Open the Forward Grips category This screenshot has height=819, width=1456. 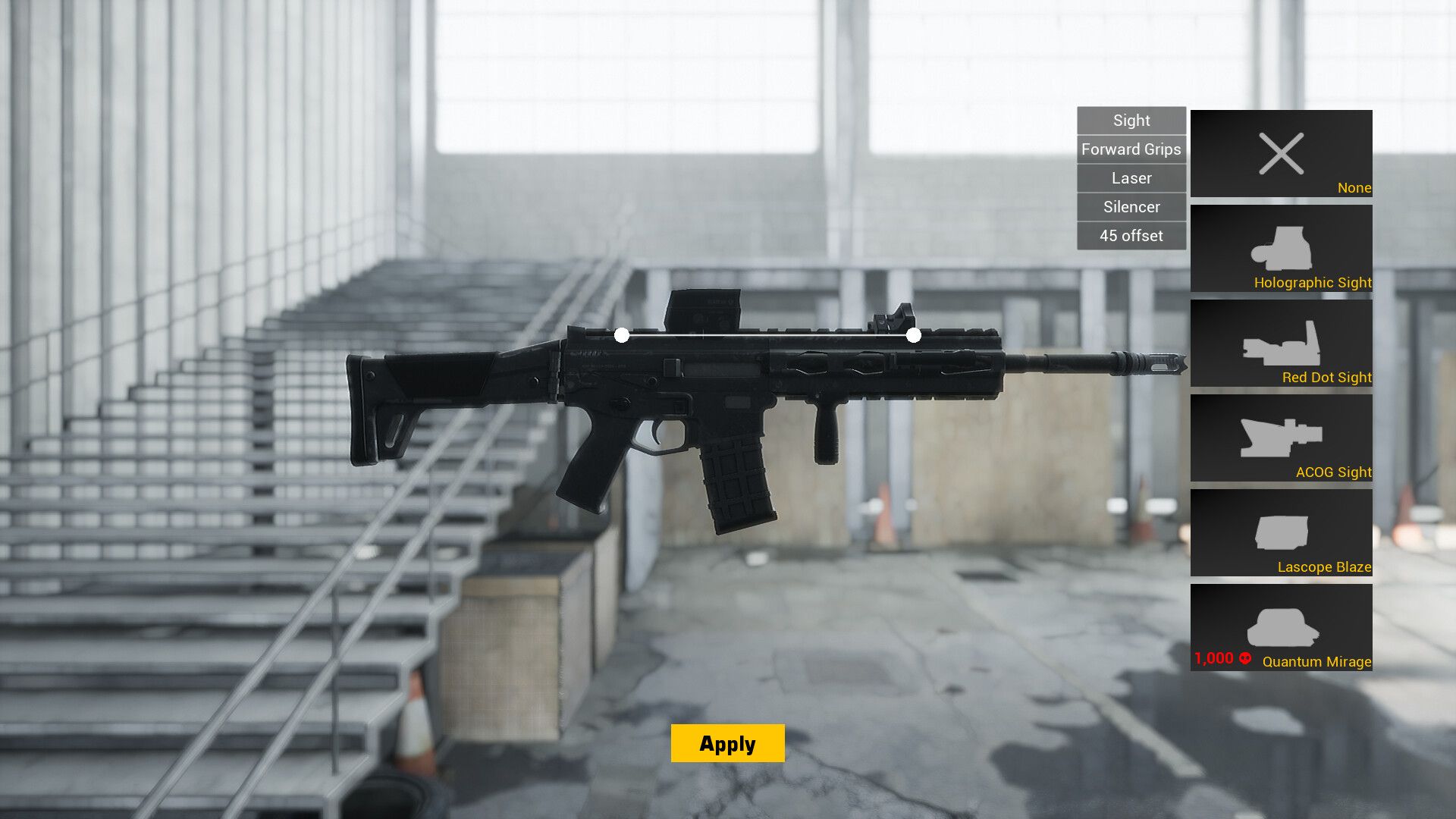[1131, 149]
